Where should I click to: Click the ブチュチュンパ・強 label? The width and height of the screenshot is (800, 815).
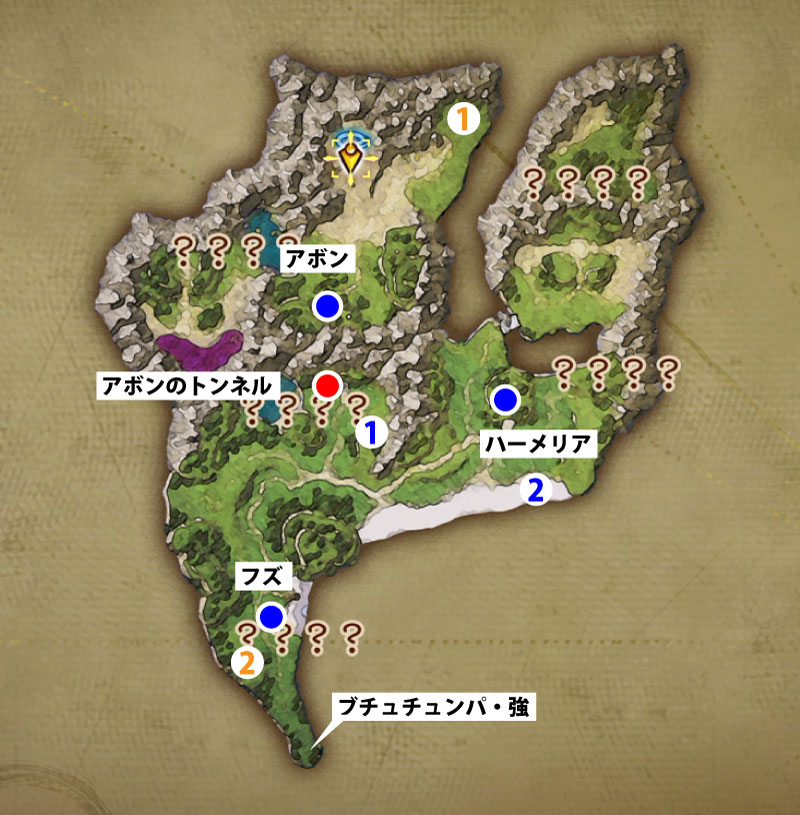pos(438,709)
